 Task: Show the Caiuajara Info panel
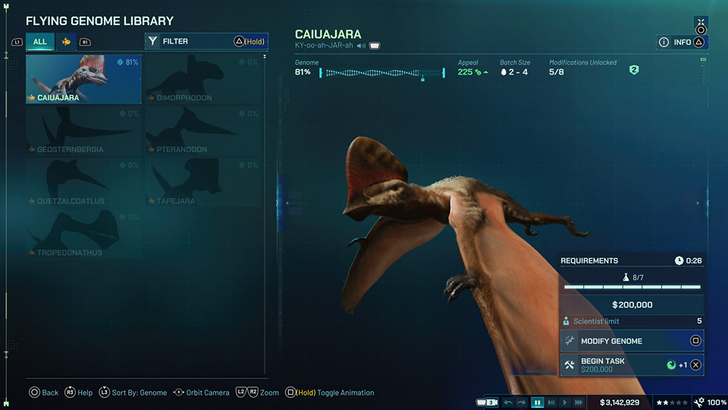[681, 42]
